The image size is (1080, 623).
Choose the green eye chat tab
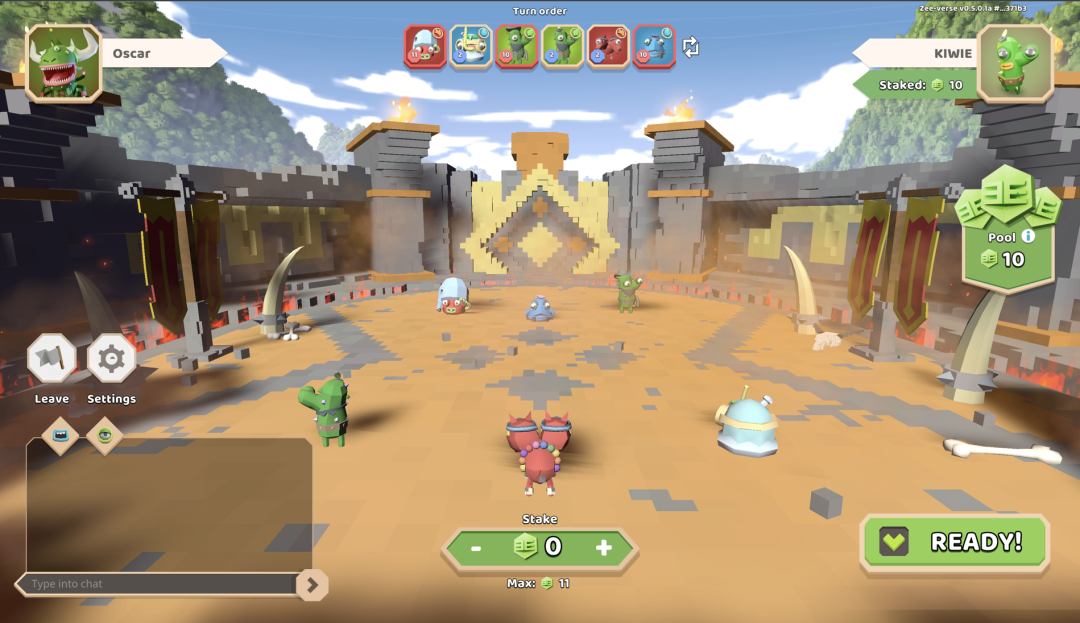point(104,435)
